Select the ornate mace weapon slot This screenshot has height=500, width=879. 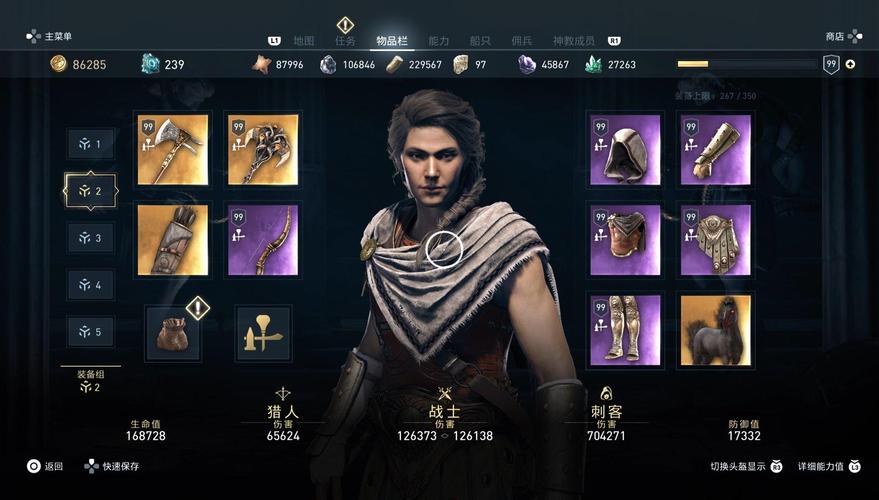coord(263,150)
